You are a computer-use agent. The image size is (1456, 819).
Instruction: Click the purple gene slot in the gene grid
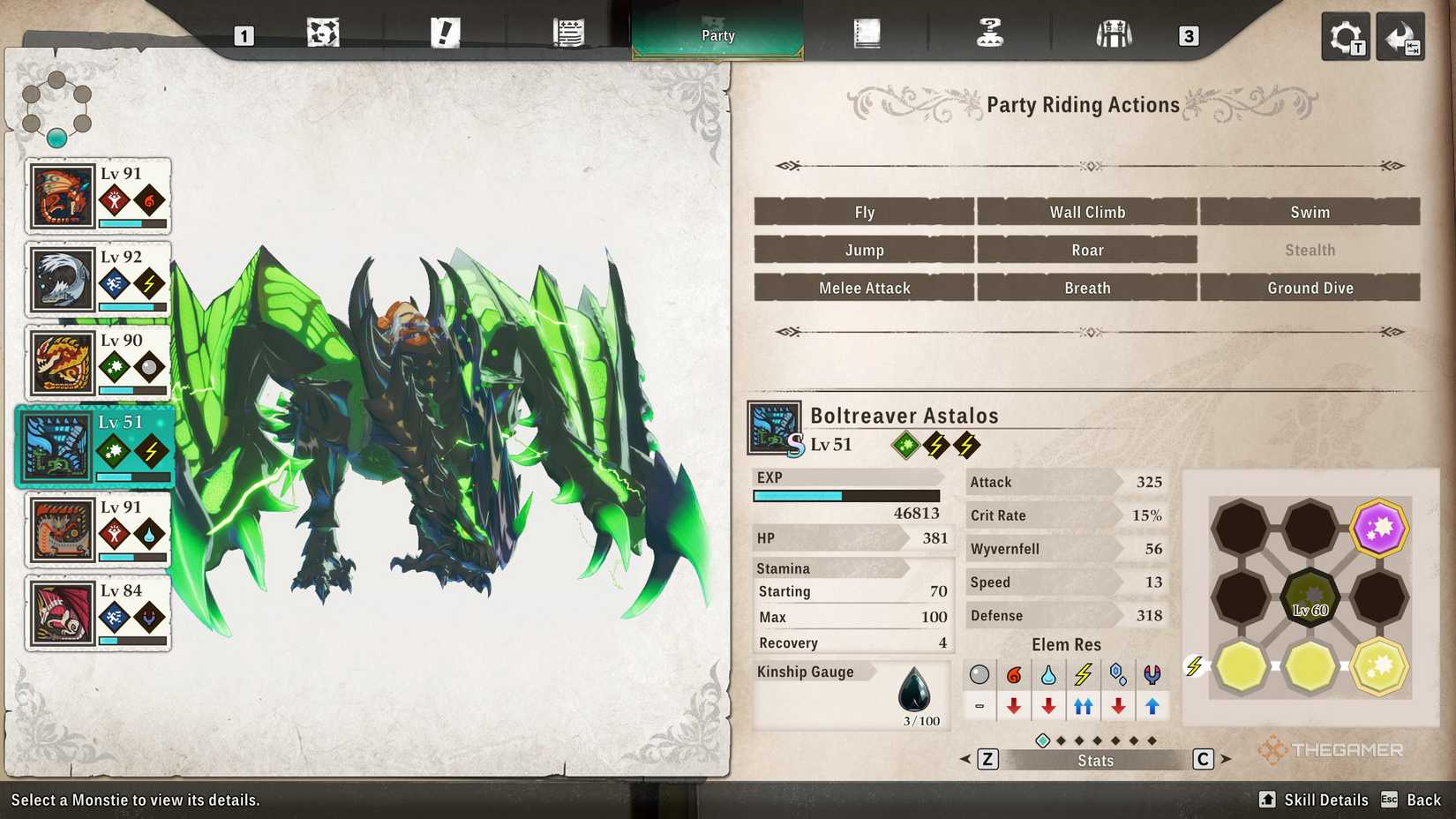(x=1377, y=528)
